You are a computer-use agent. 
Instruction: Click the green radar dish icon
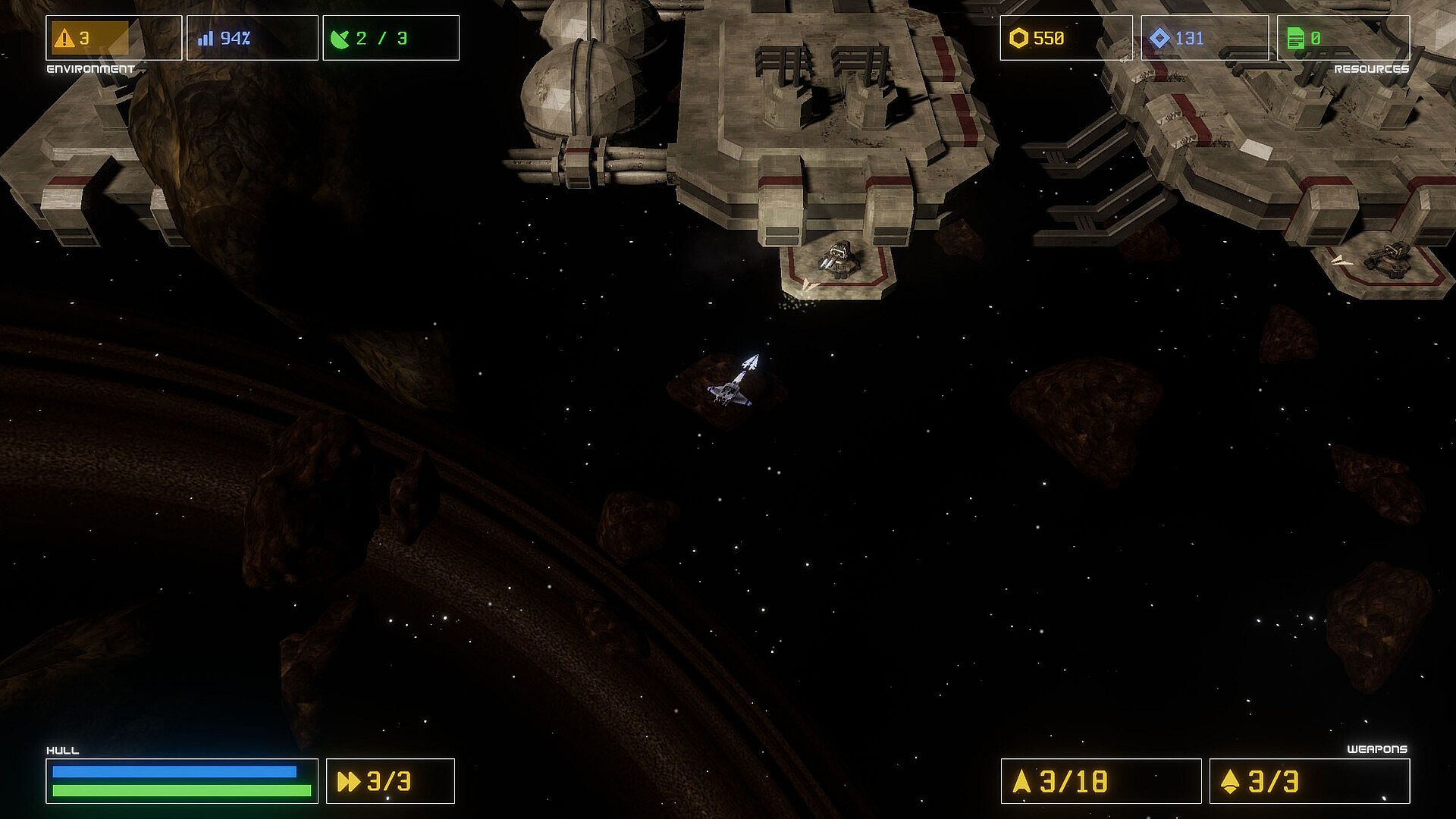(341, 39)
